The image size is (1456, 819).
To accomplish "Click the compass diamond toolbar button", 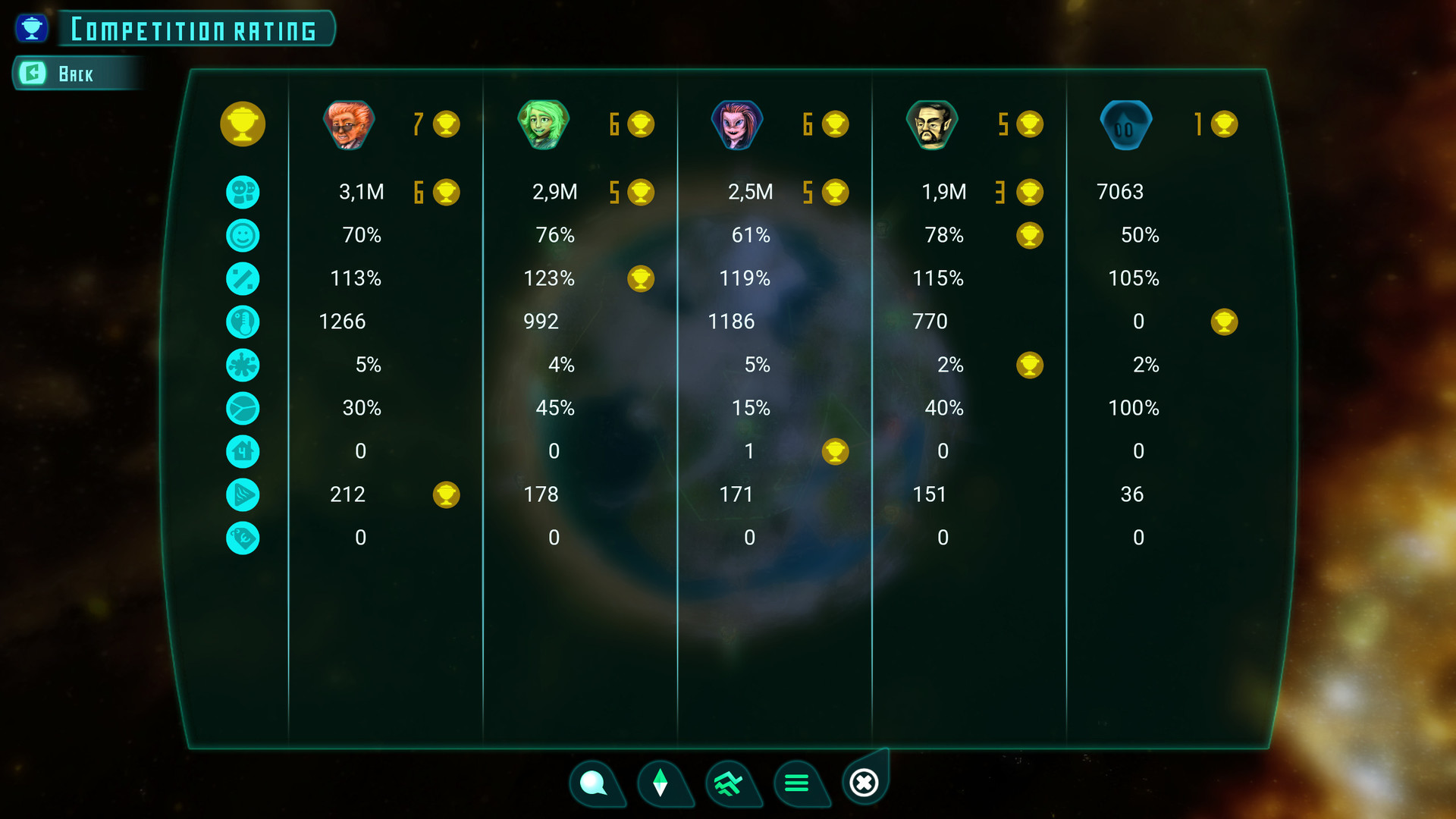I will pos(660,782).
